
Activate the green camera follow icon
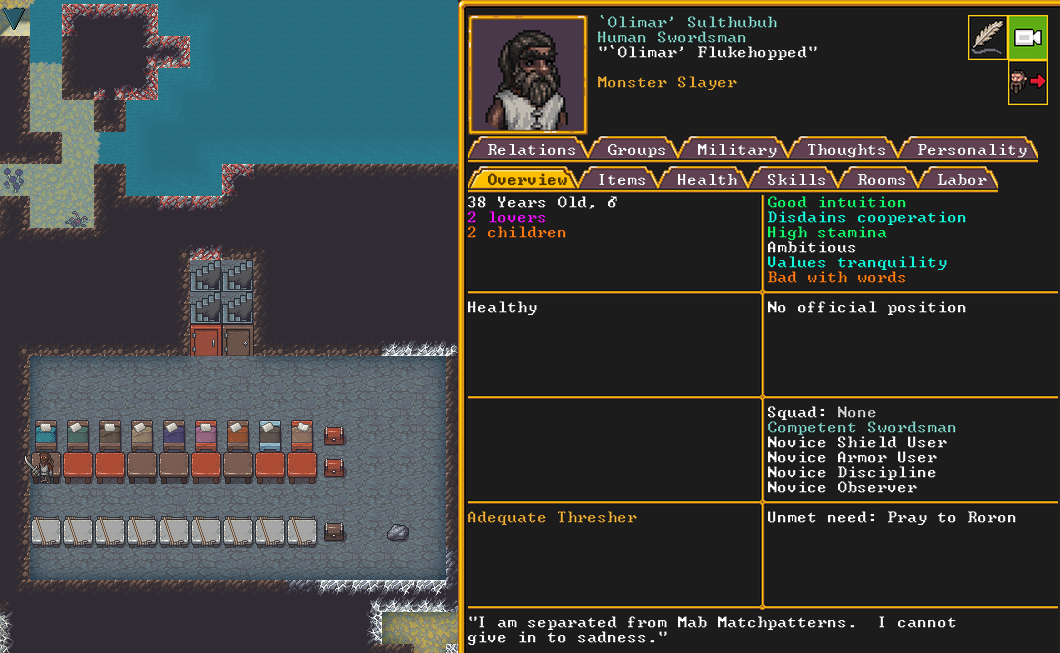coord(1027,37)
